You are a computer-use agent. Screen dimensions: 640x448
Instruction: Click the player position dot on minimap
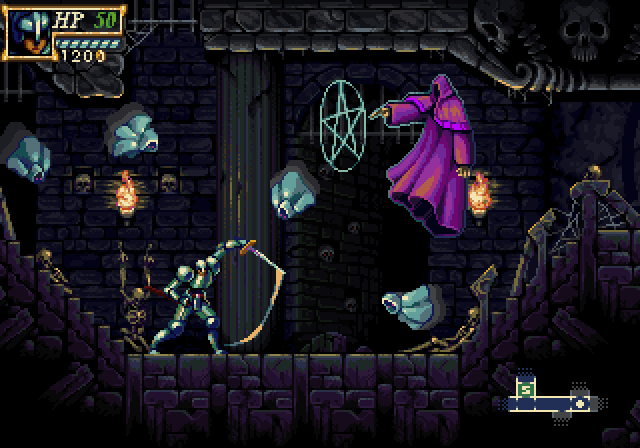pyautogui.click(x=578, y=402)
